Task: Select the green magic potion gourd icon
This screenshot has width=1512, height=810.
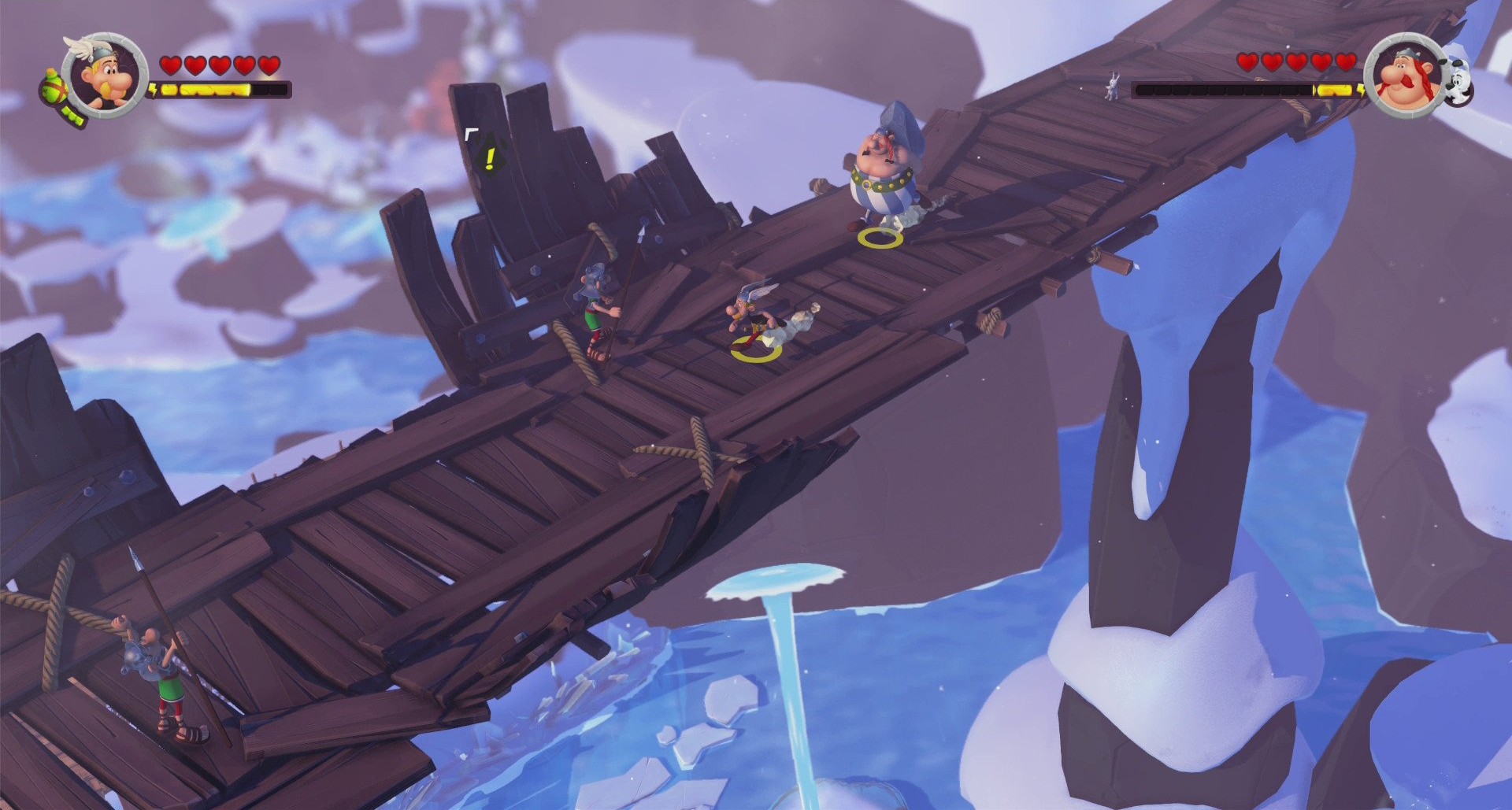Action: click(x=57, y=87)
